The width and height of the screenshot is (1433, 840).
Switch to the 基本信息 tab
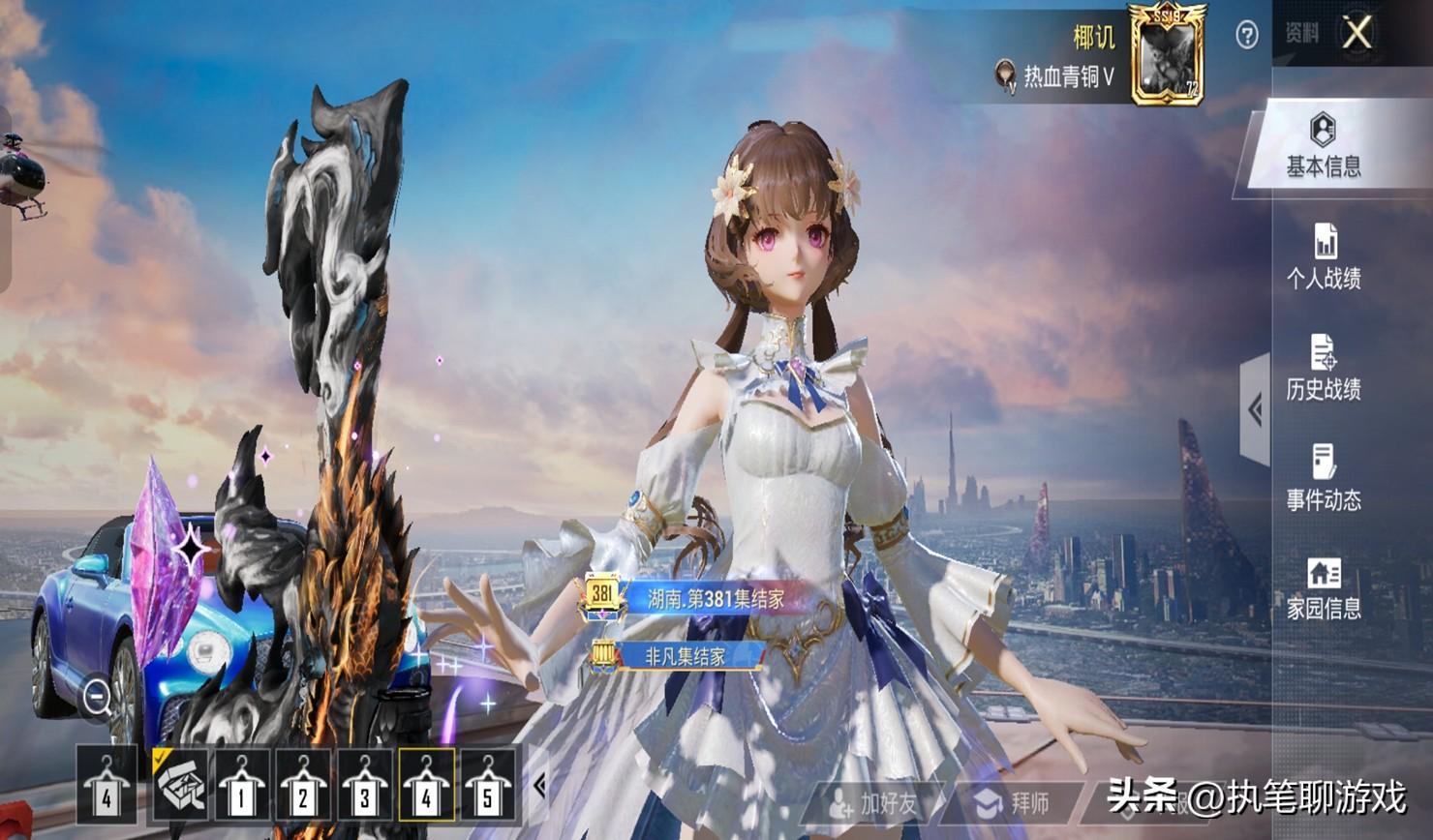(x=1323, y=146)
